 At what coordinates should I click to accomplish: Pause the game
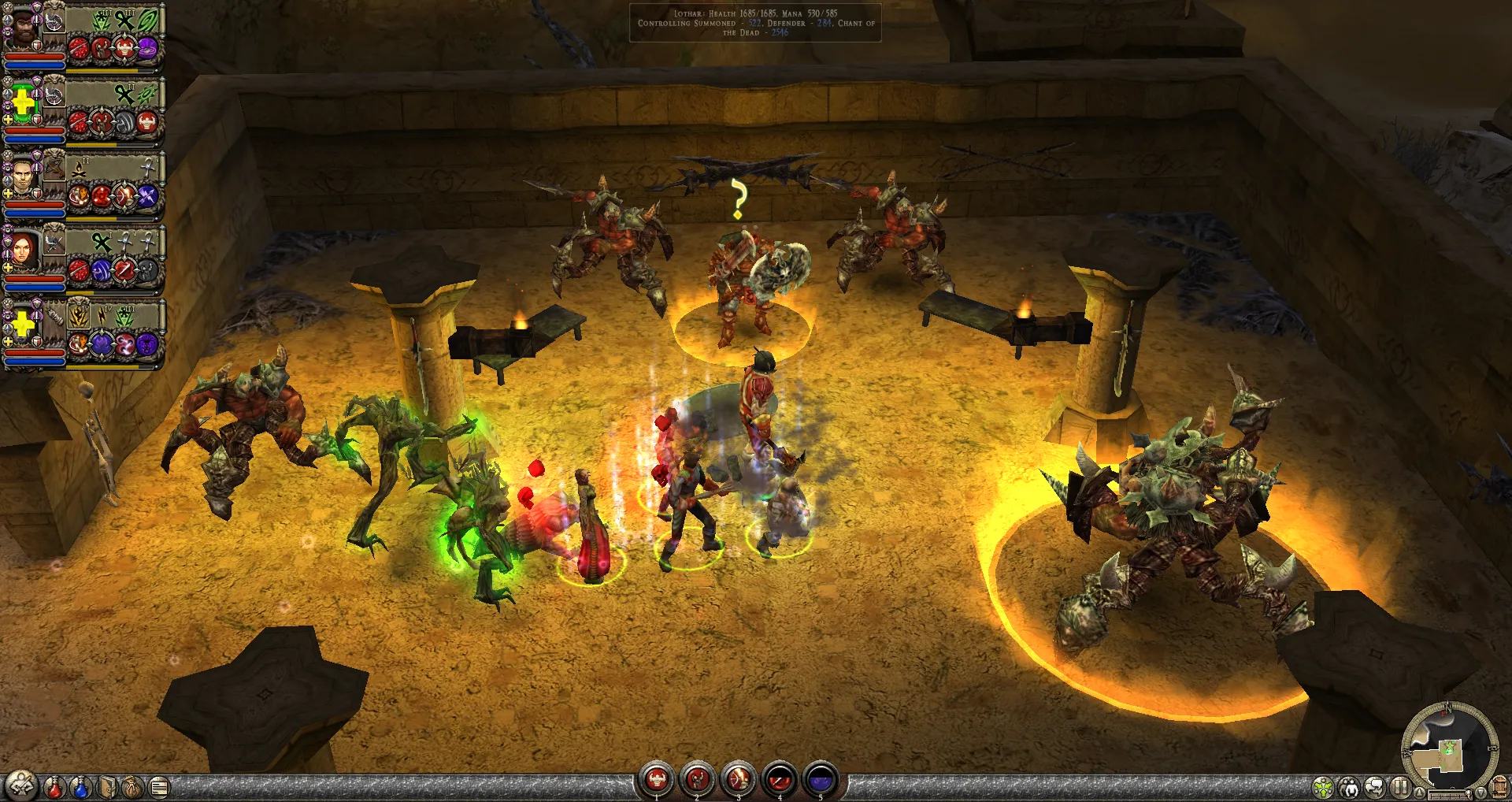pyautogui.click(x=1400, y=787)
